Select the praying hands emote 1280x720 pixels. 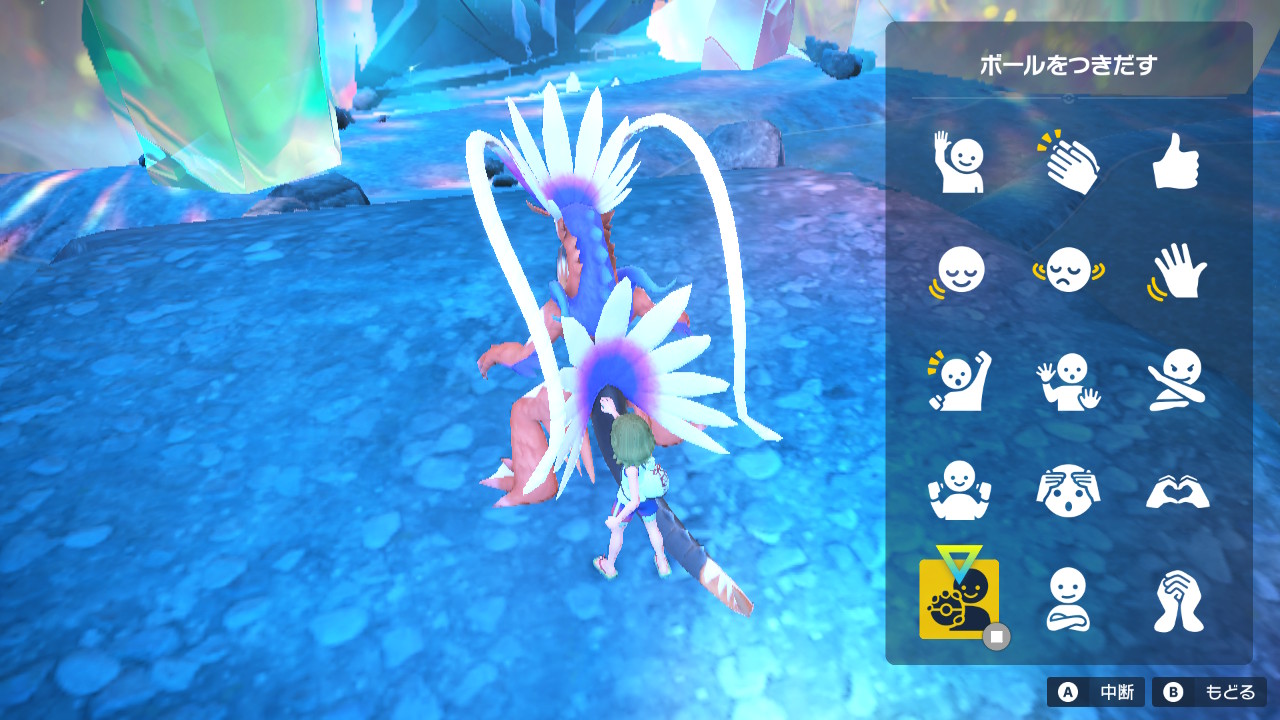click(x=1179, y=600)
